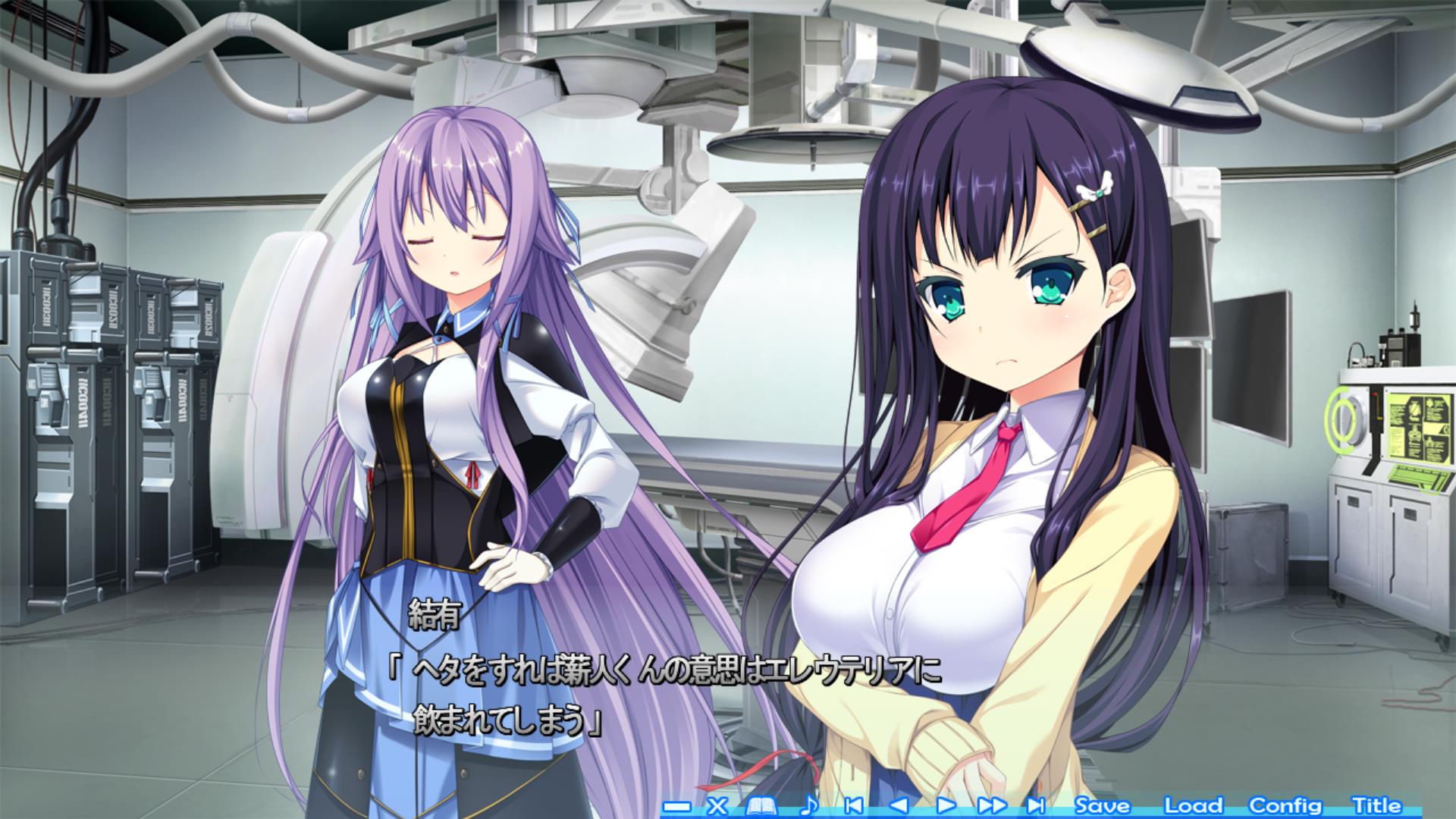Jump ahead to the next scene
Image resolution: width=1456 pixels, height=819 pixels.
(x=1036, y=805)
